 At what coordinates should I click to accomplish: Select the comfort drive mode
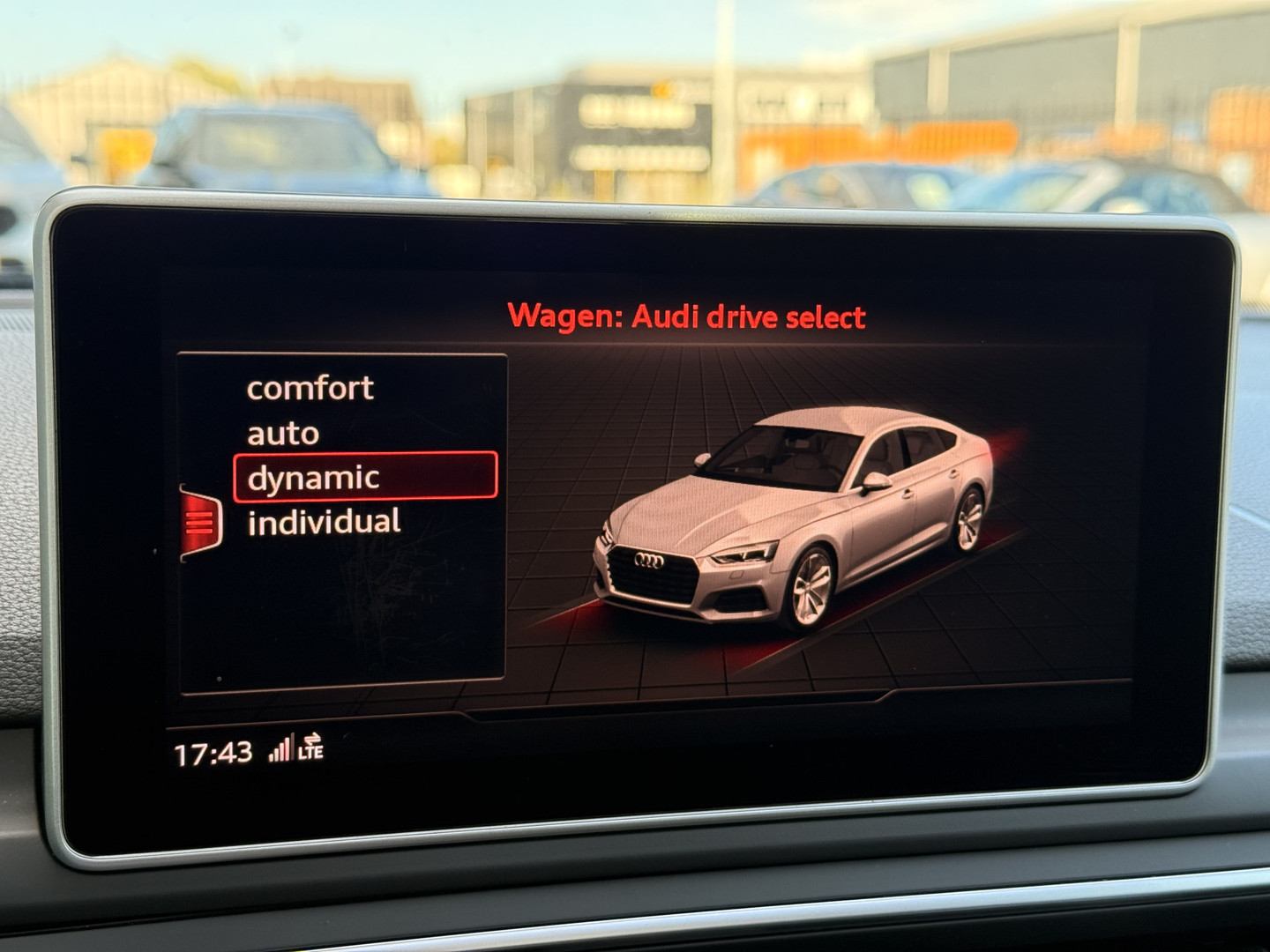pos(310,389)
